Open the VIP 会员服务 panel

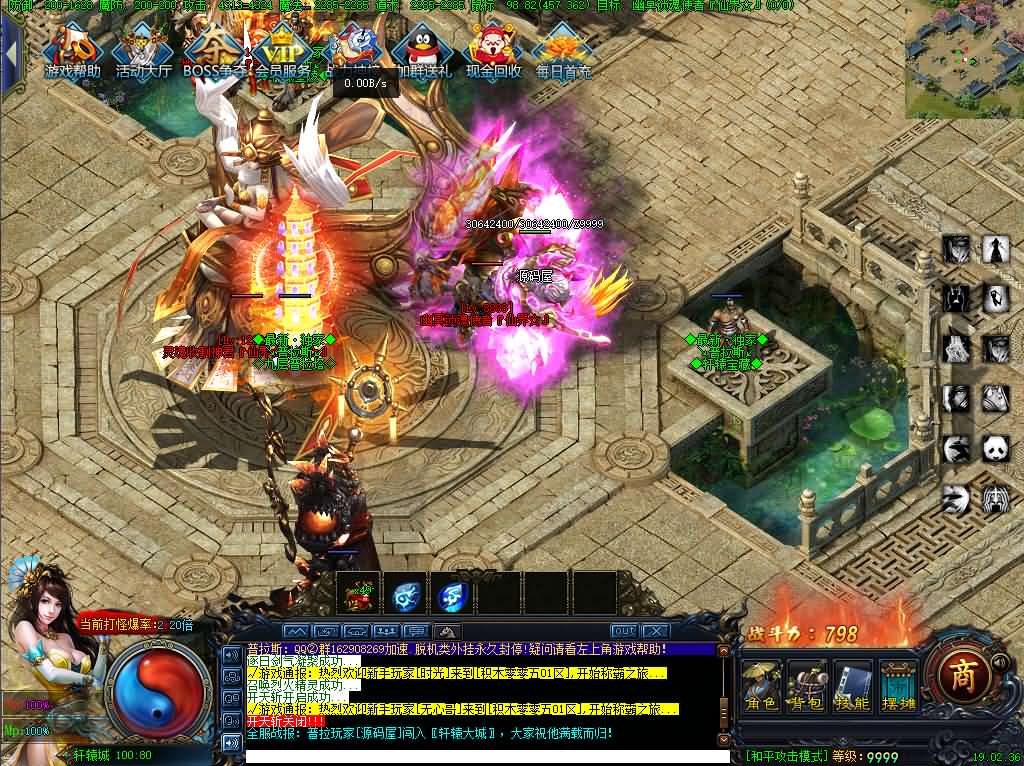[x=282, y=50]
